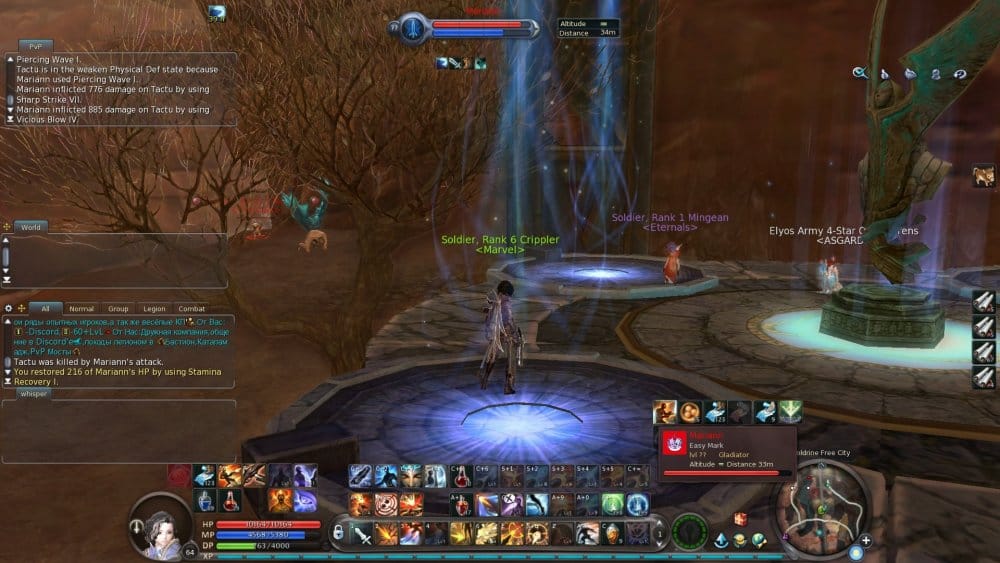Viewport: 1000px width, 563px height.
Task: Show the Combat chat tab
Action: click(191, 309)
